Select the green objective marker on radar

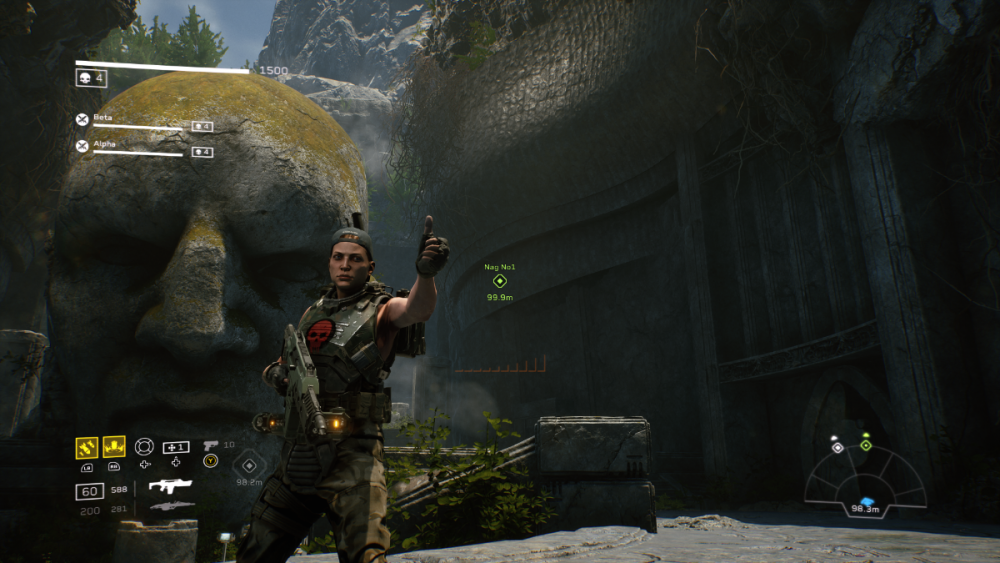click(x=866, y=445)
